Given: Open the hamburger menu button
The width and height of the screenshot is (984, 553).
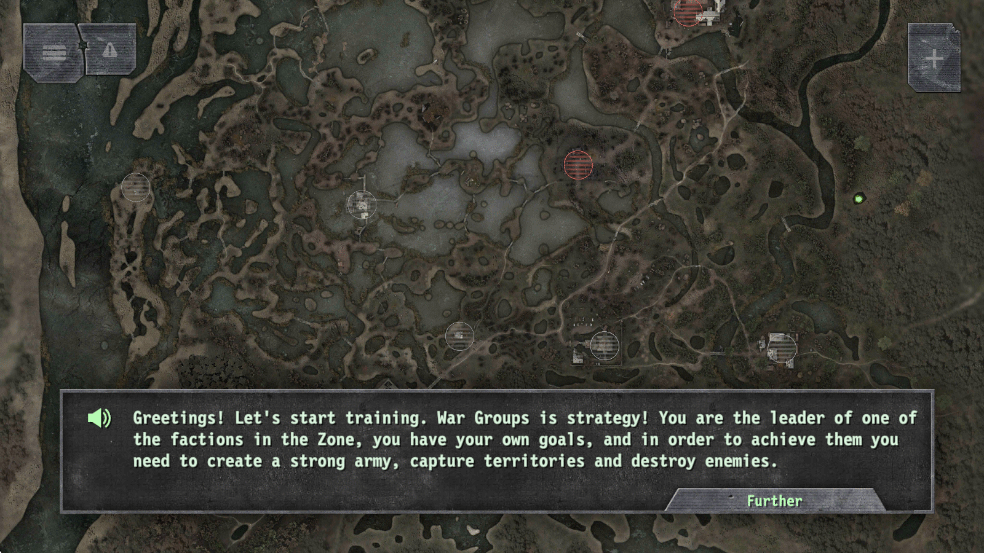Looking at the screenshot, I should pyautogui.click(x=53, y=51).
